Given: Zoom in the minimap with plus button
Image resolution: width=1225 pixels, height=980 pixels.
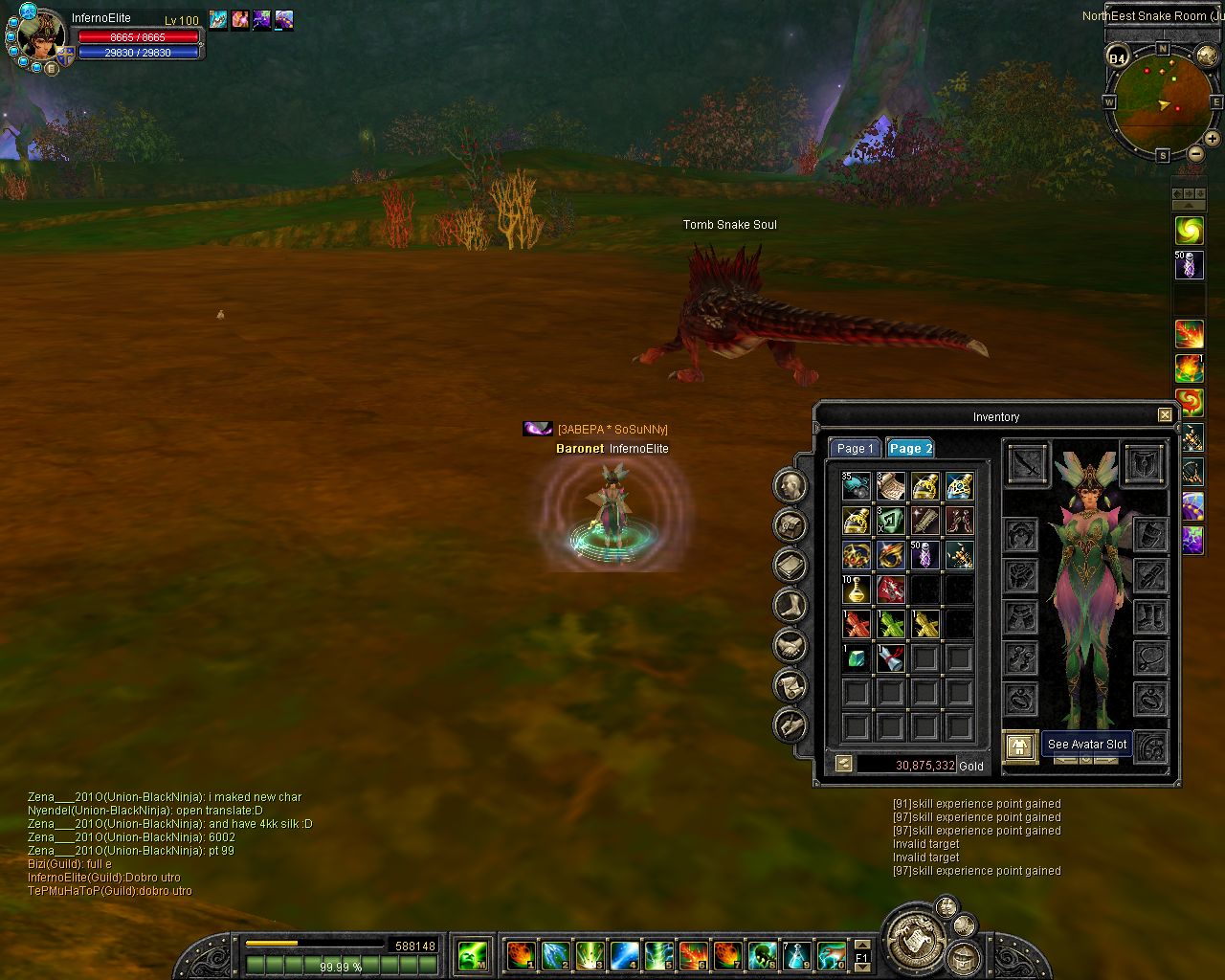Looking at the screenshot, I should [1212, 138].
